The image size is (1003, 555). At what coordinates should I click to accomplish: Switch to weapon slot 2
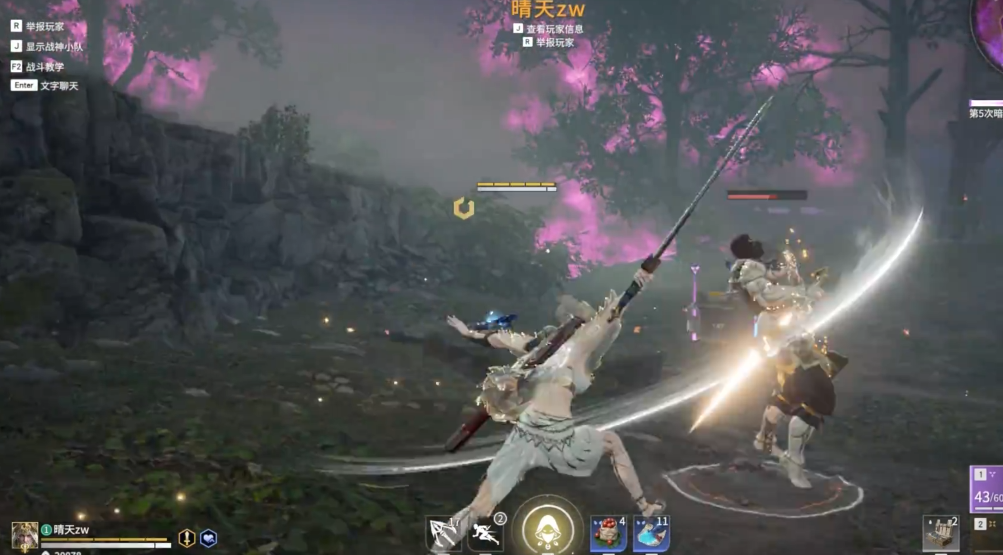click(x=985, y=524)
